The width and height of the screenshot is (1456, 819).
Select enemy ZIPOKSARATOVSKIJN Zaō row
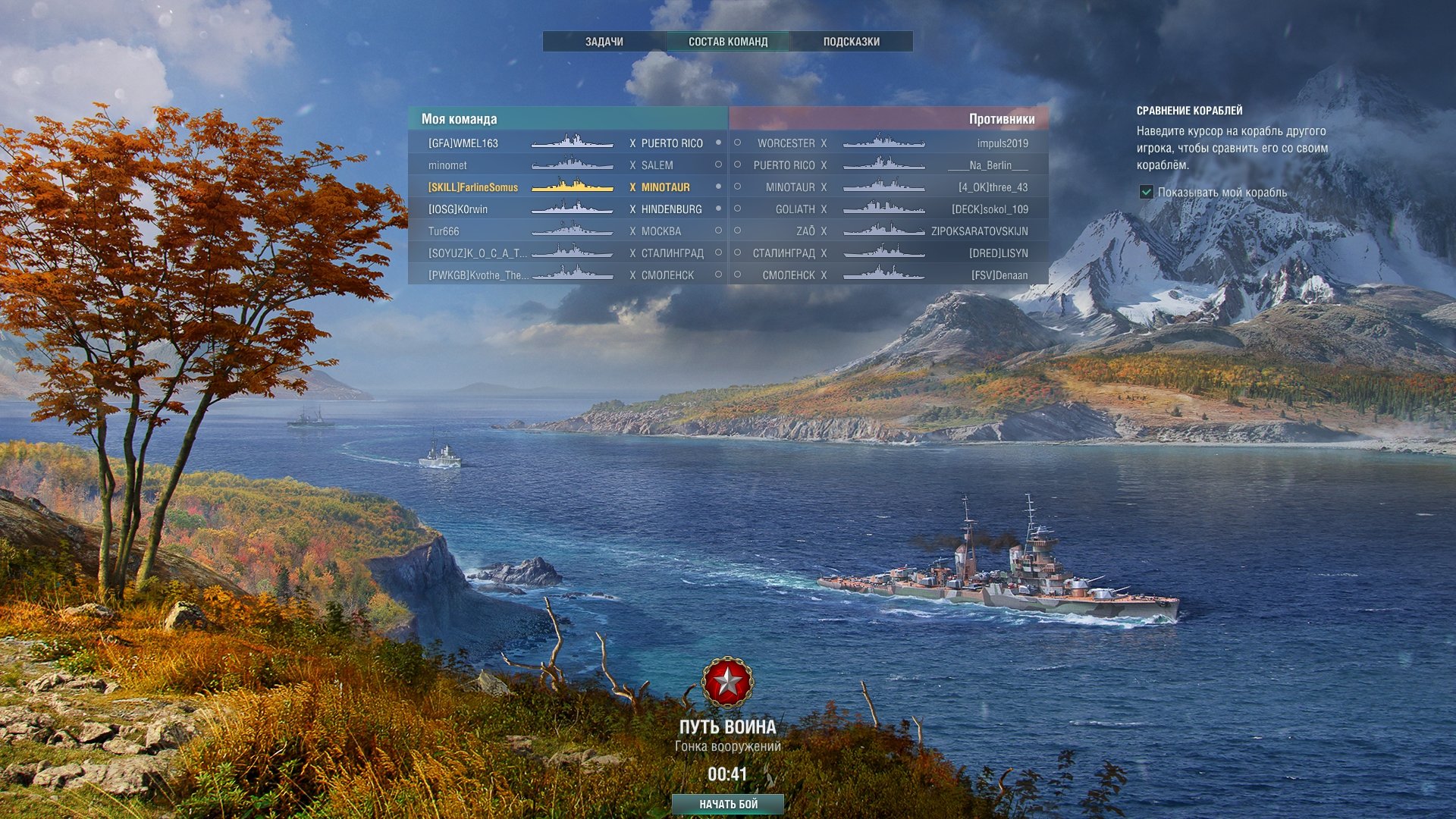(889, 231)
